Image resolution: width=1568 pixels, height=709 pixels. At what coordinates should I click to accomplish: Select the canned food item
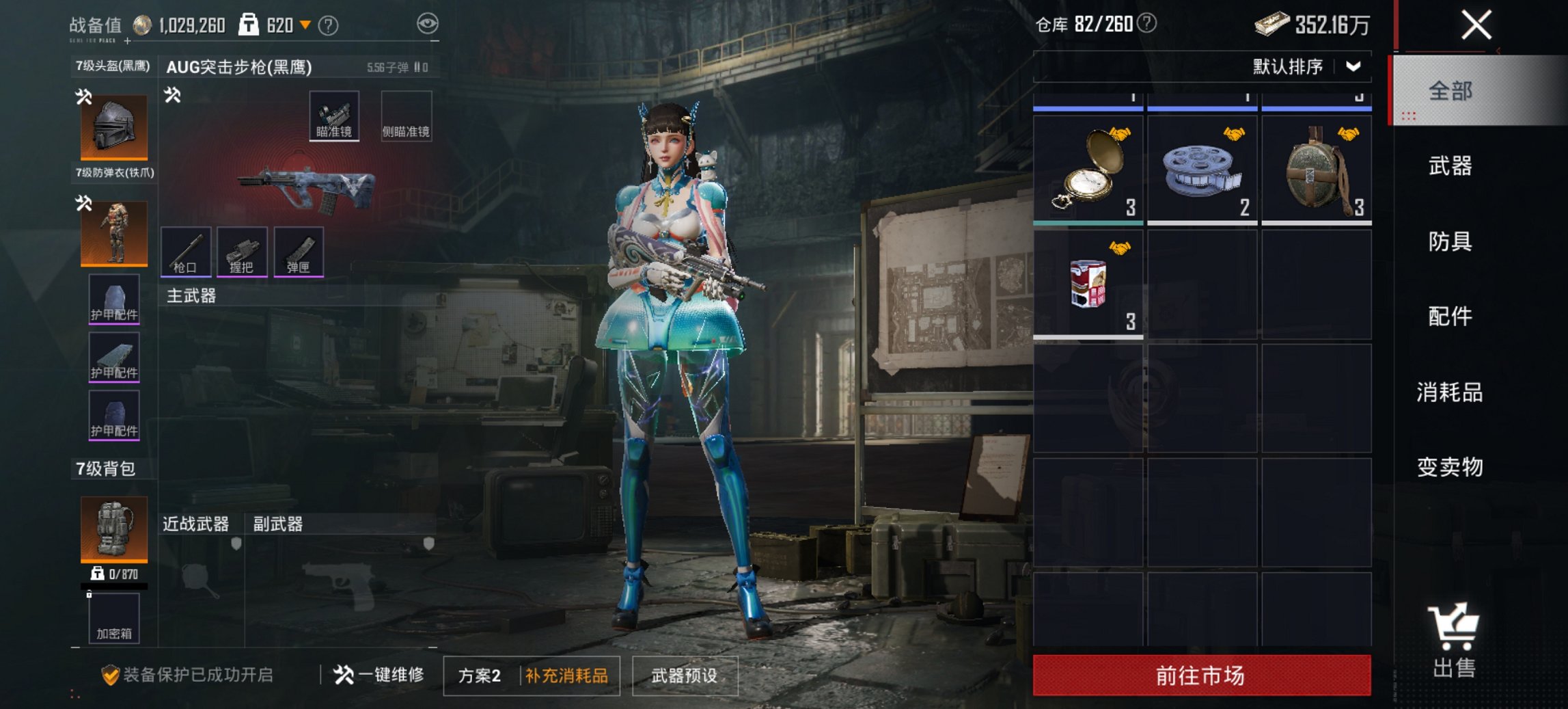1088,284
